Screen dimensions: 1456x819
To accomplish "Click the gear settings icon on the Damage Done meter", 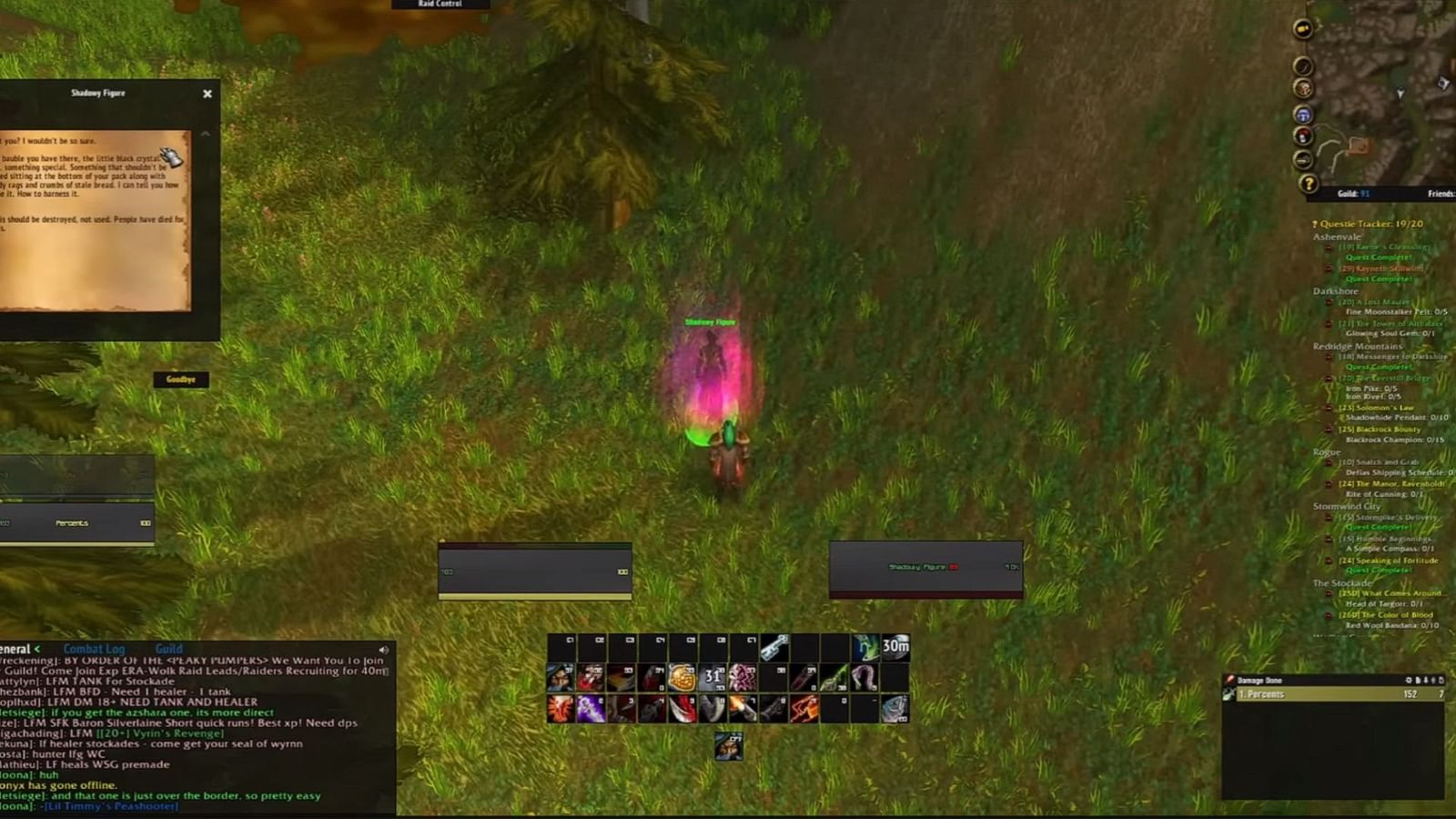I will point(1409,680).
